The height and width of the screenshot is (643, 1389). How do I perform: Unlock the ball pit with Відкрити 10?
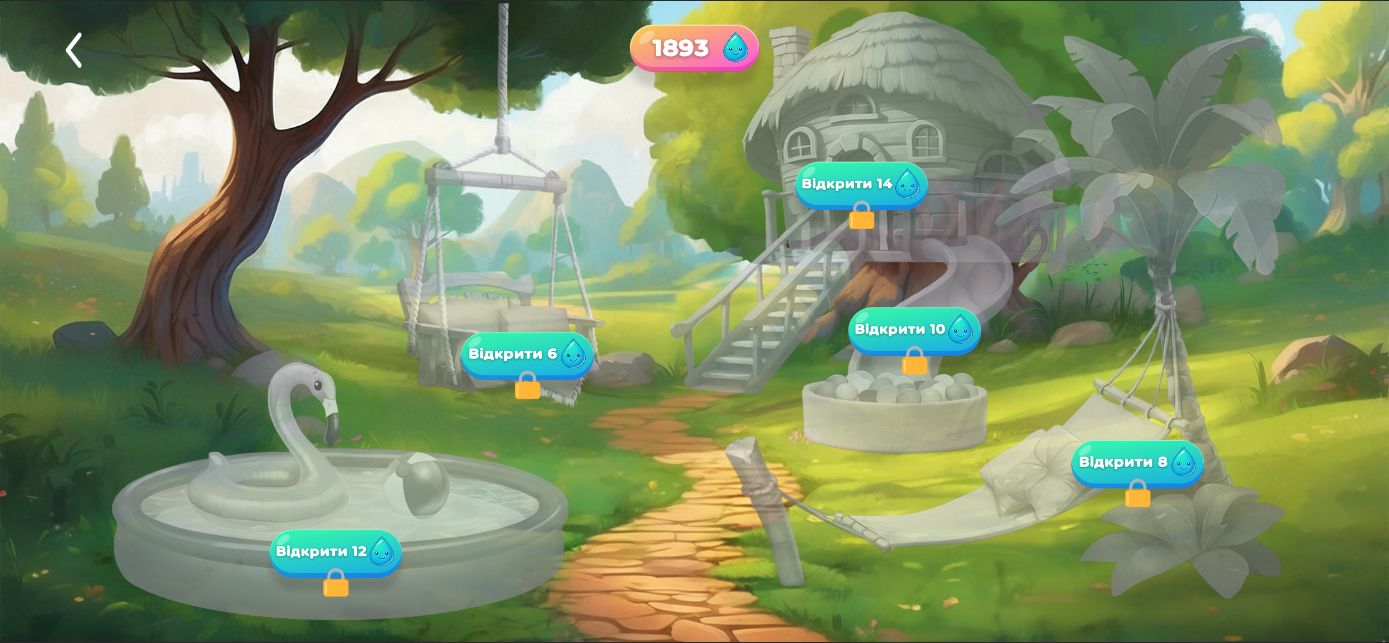[914, 329]
